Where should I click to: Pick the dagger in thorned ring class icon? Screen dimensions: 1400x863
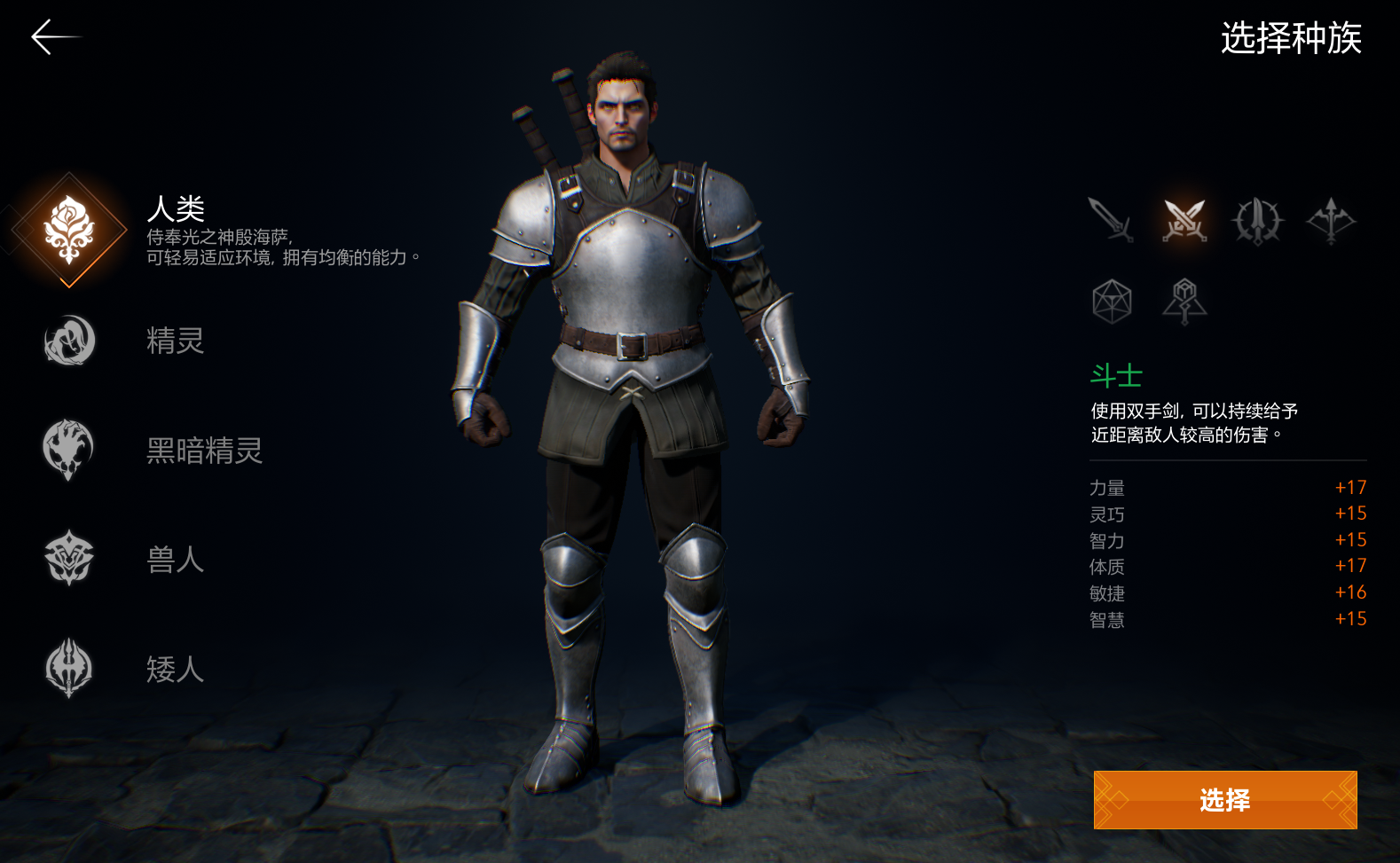[1257, 220]
